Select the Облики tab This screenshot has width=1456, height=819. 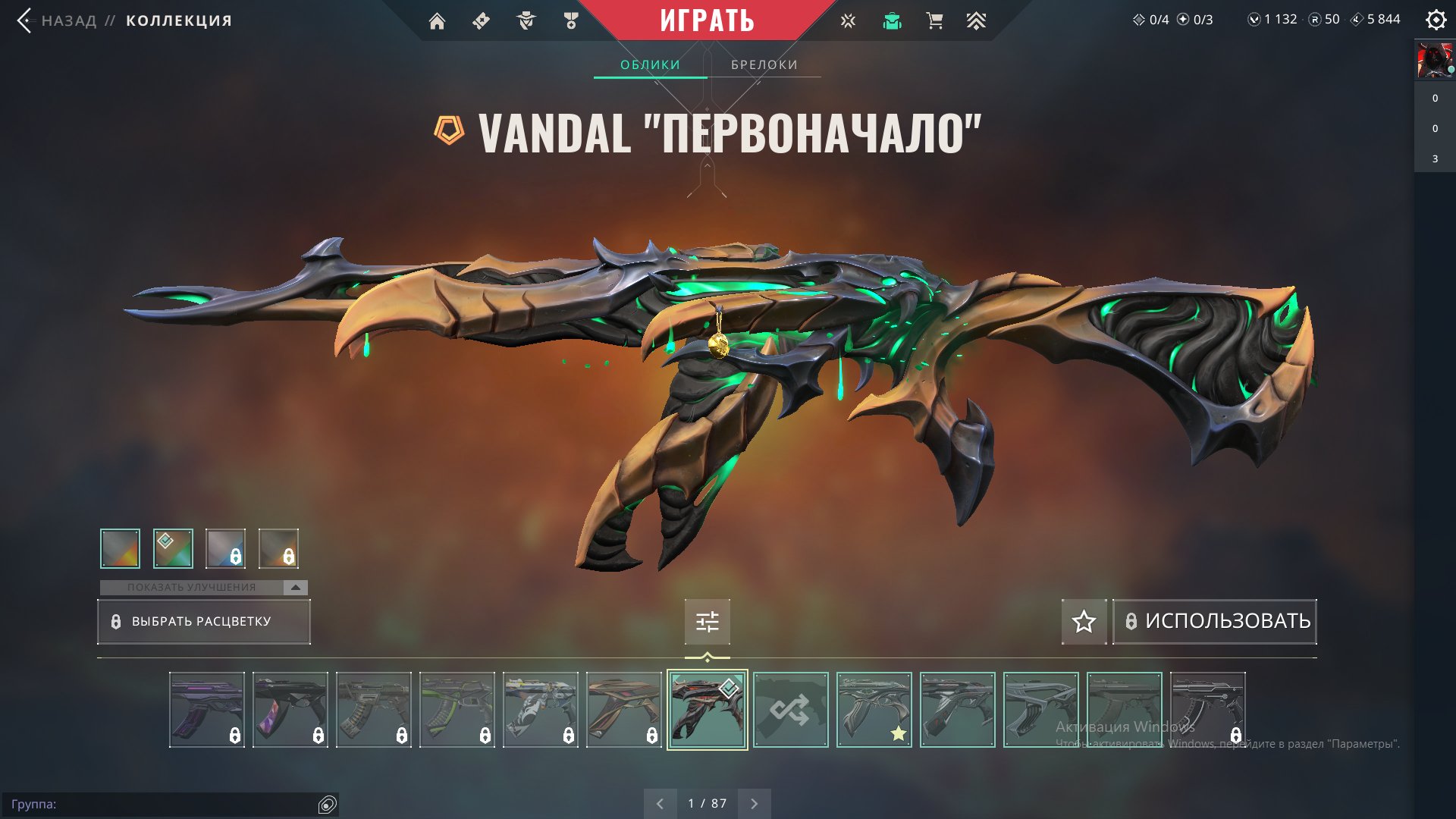650,64
